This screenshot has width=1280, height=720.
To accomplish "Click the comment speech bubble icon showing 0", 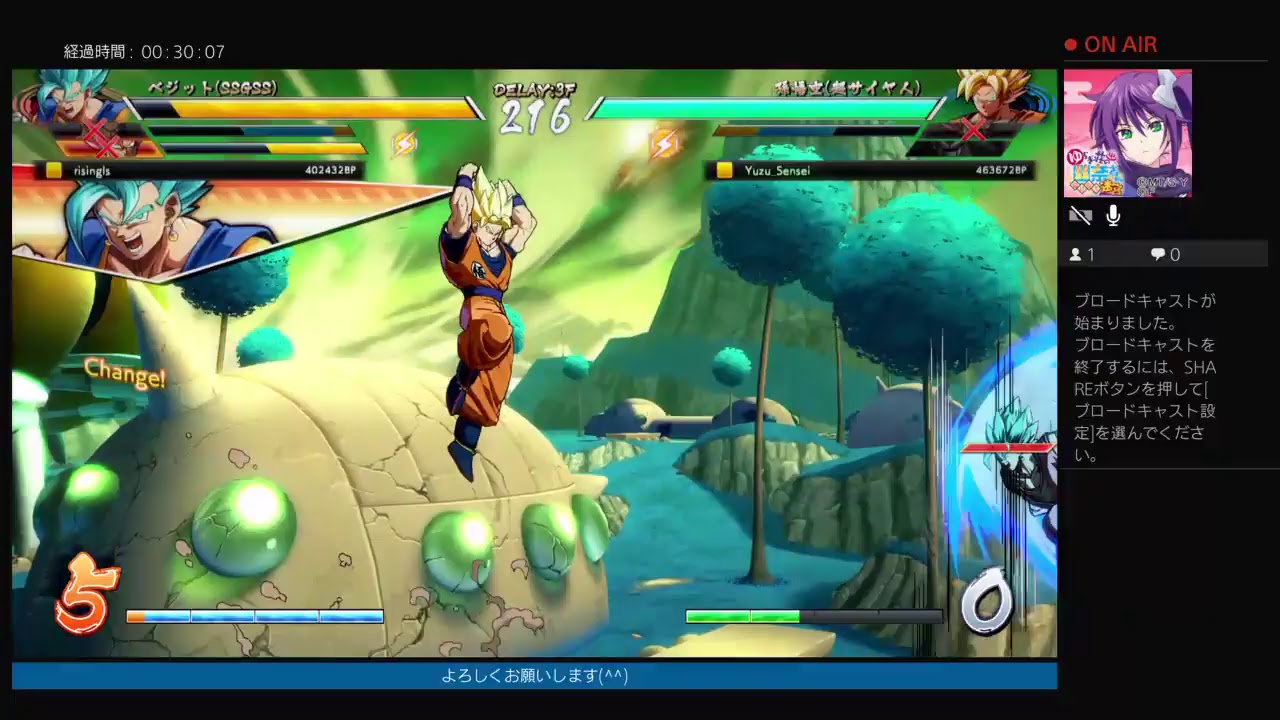I will click(x=1158, y=254).
